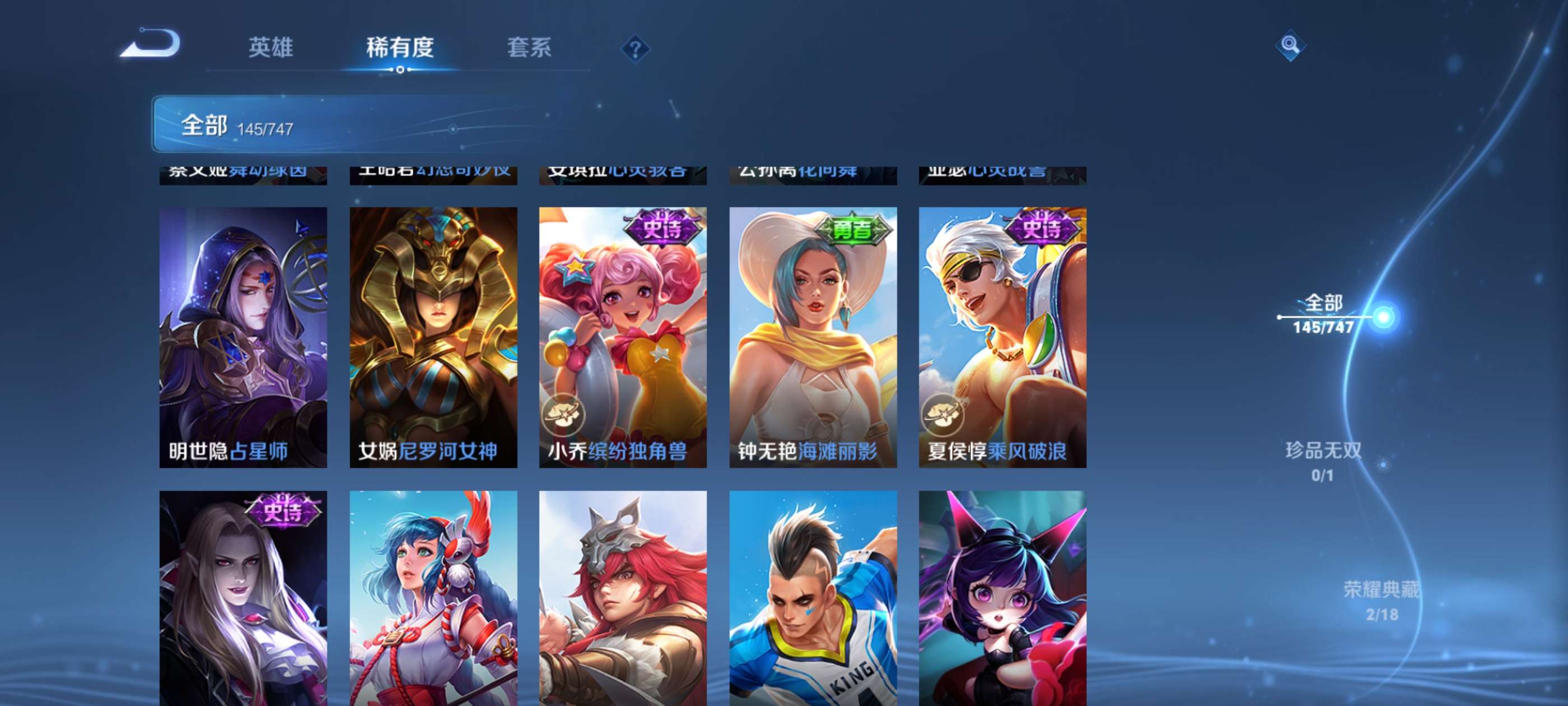Pick the 小乔 缤纷独角兽 skin card
This screenshot has height=706, width=1568.
(623, 337)
